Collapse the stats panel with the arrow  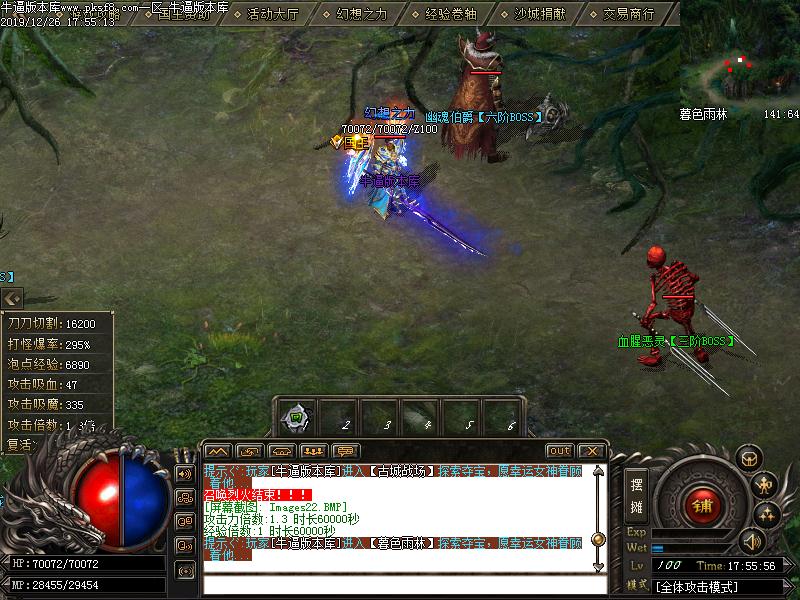12,298
